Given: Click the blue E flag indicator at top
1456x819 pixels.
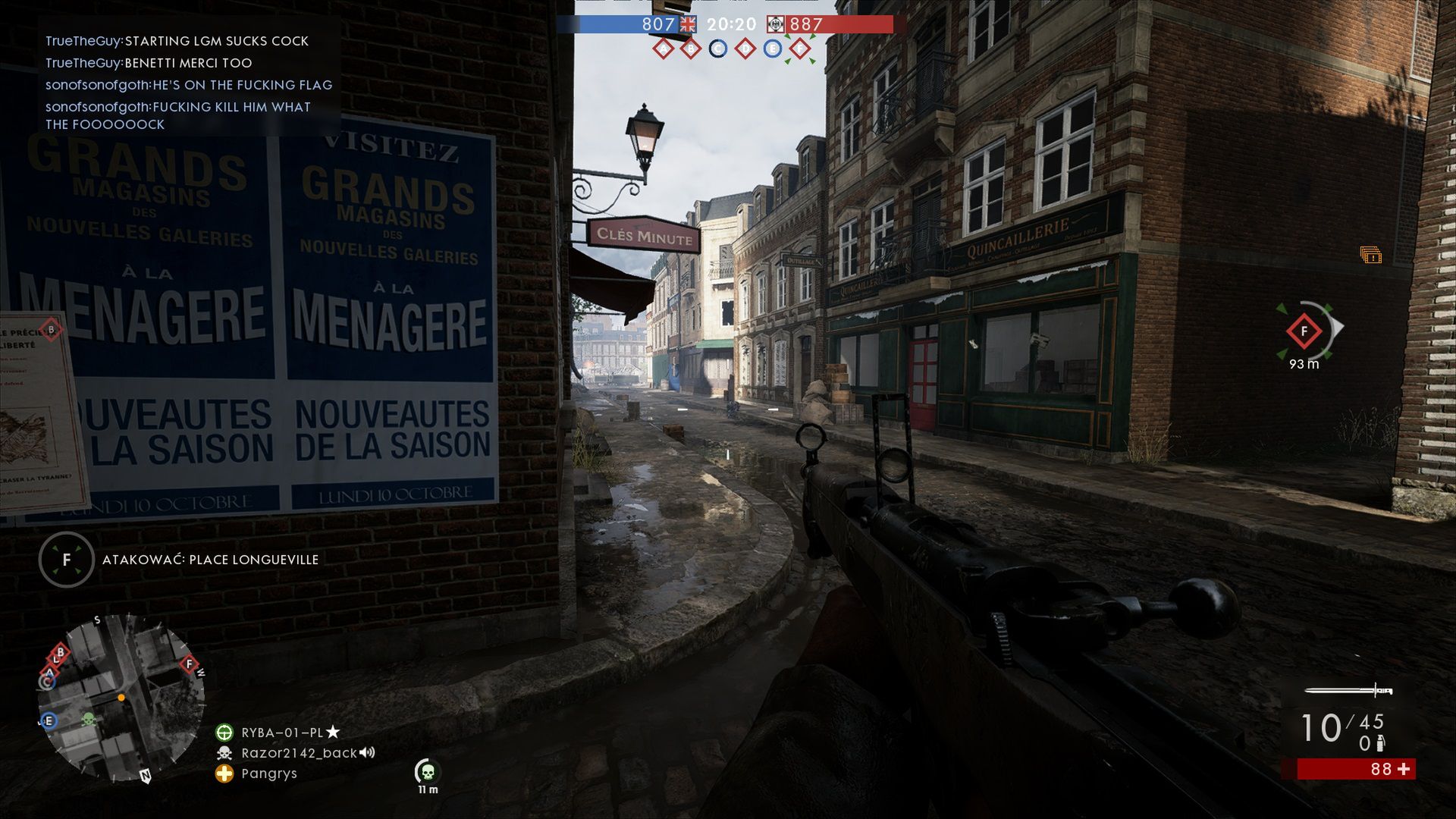Looking at the screenshot, I should coord(772,49).
